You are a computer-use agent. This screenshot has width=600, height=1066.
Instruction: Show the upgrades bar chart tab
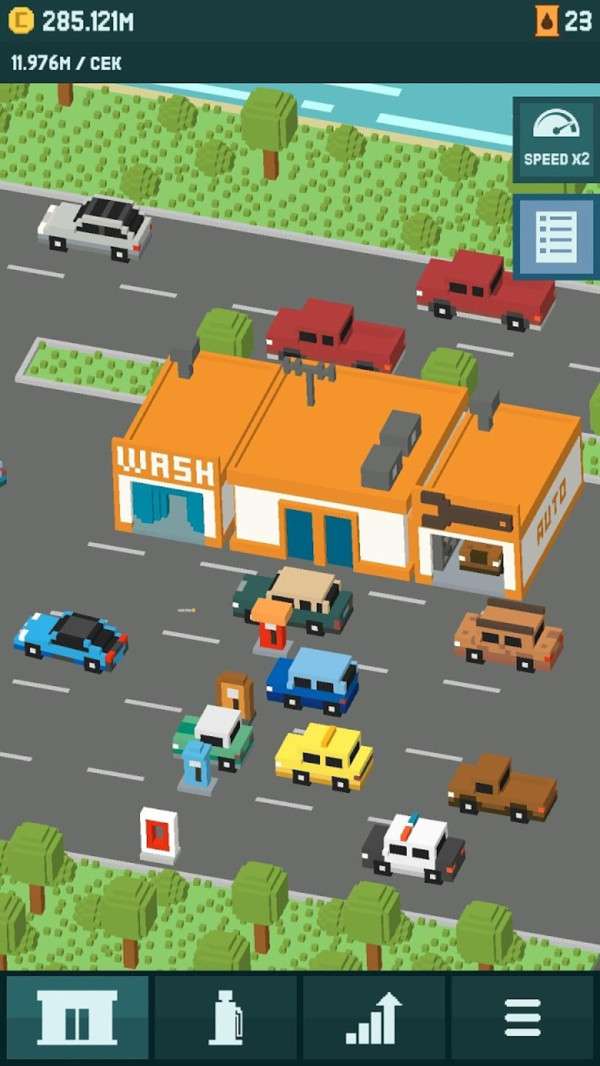[374, 1017]
